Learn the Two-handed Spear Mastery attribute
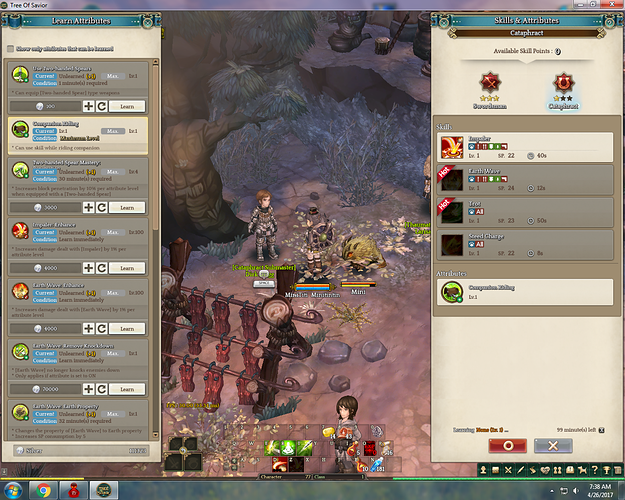The image size is (625, 500). 127,206
